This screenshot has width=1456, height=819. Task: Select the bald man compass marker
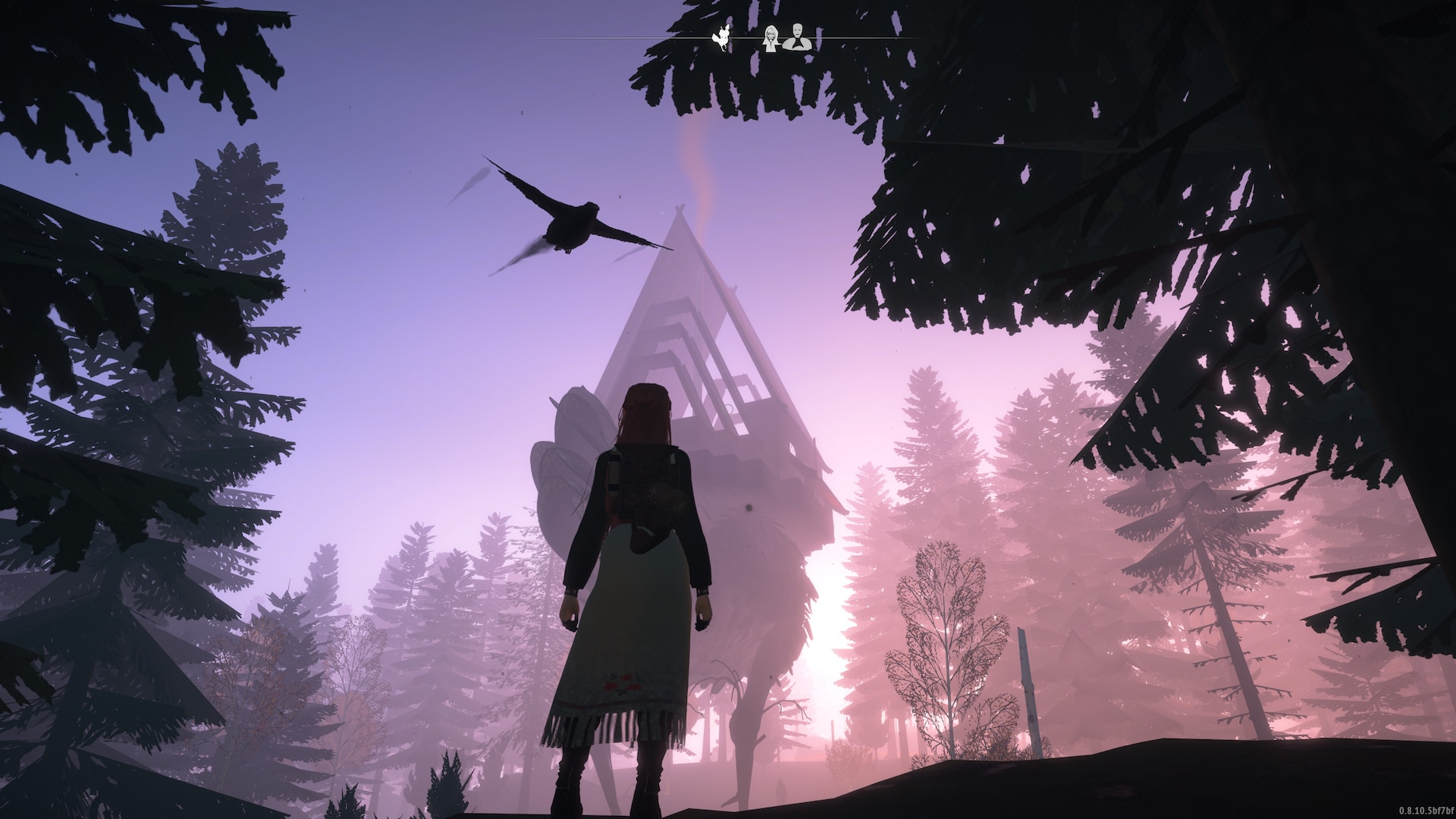(797, 38)
